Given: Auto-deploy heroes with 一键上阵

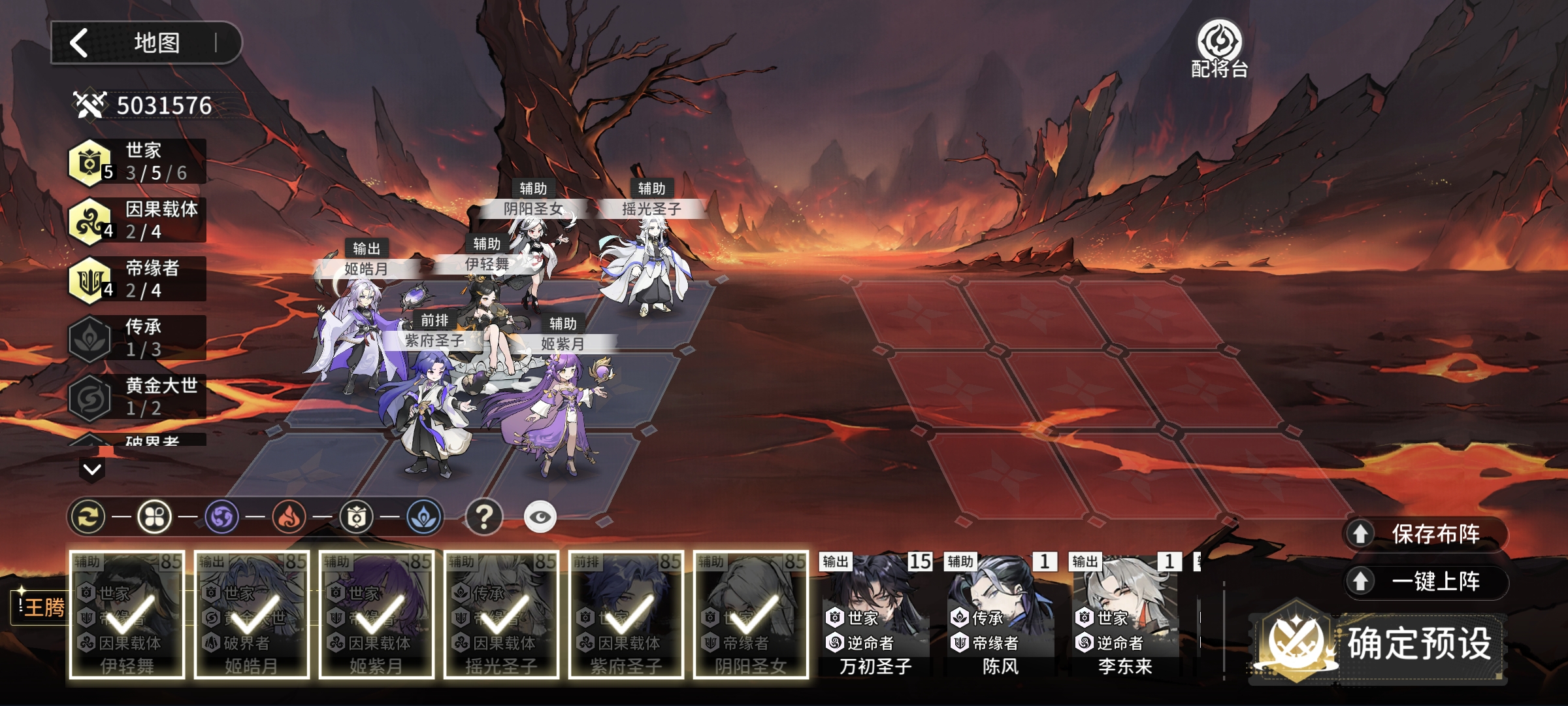Looking at the screenshot, I should click(1427, 581).
